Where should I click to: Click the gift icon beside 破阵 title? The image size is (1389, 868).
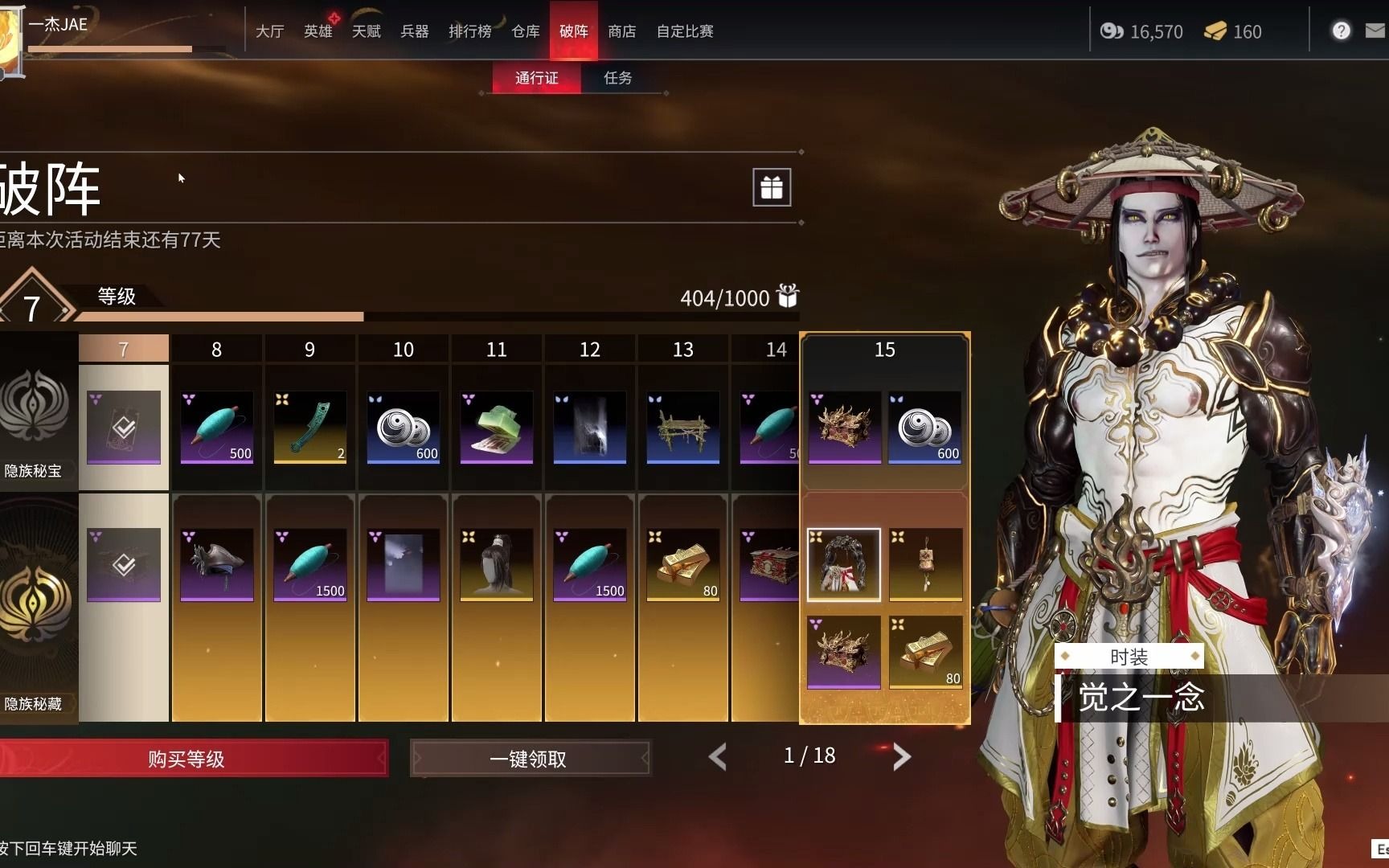771,187
